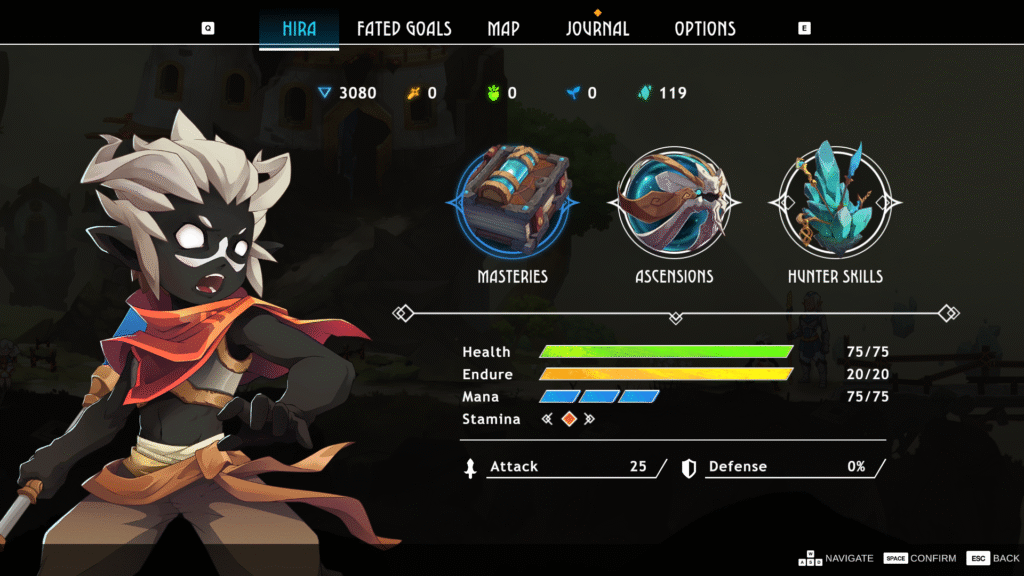Go to the Options tab
Screen dimensions: 1024x576
[x=704, y=29]
